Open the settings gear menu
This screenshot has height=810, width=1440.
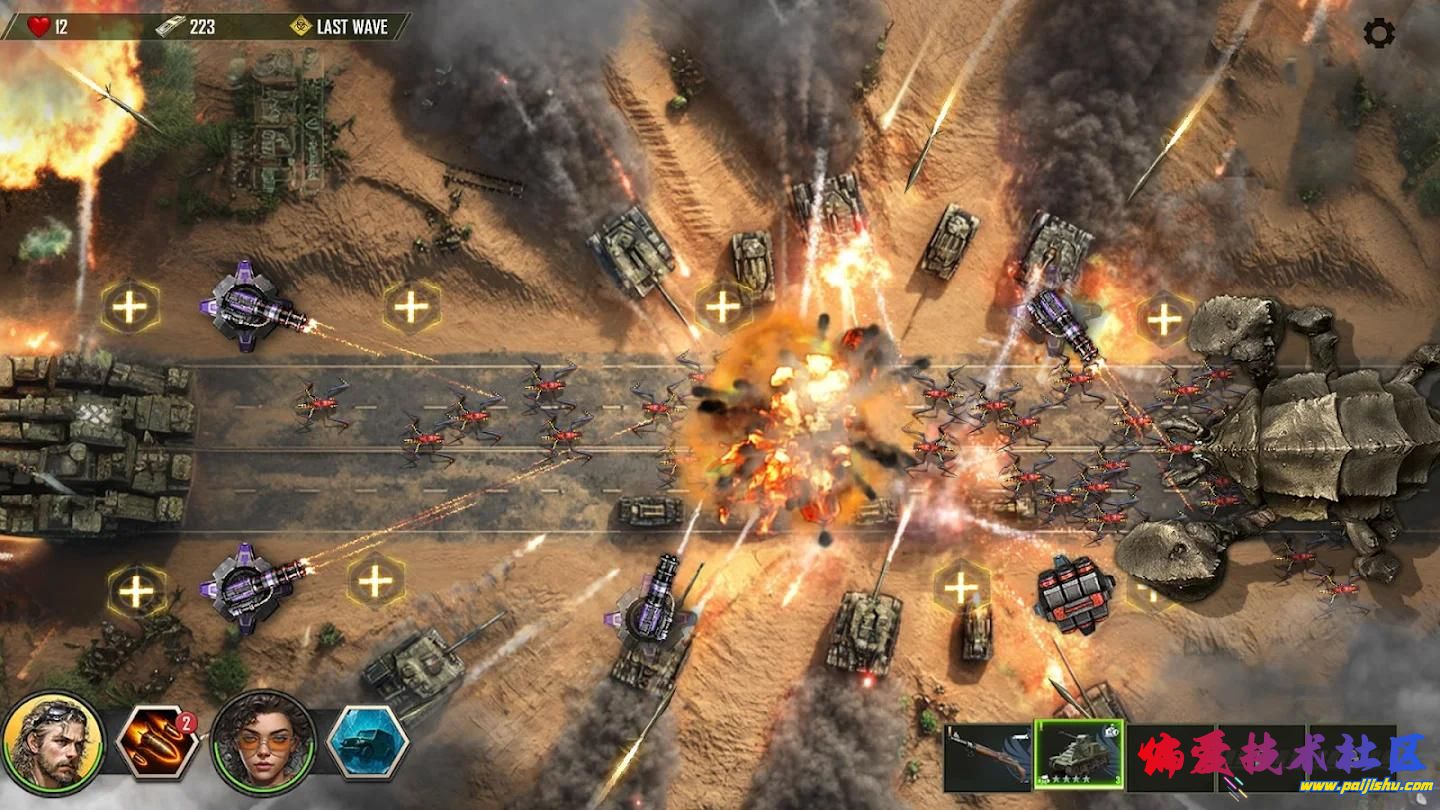click(1379, 34)
